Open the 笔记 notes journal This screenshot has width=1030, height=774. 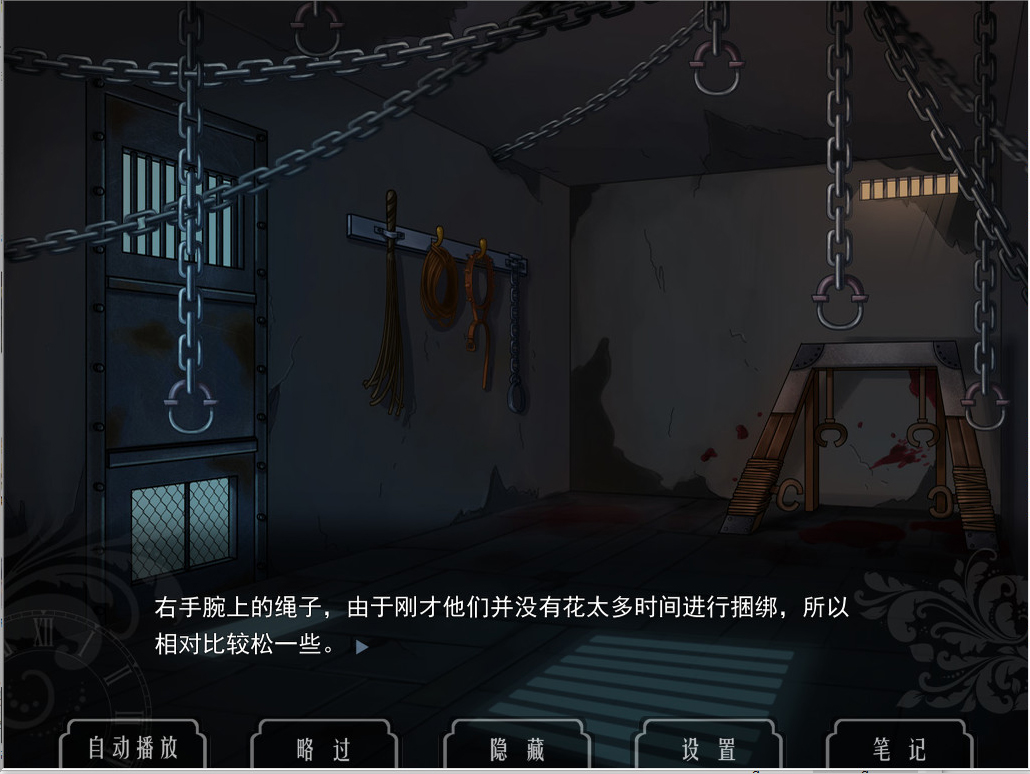899,748
